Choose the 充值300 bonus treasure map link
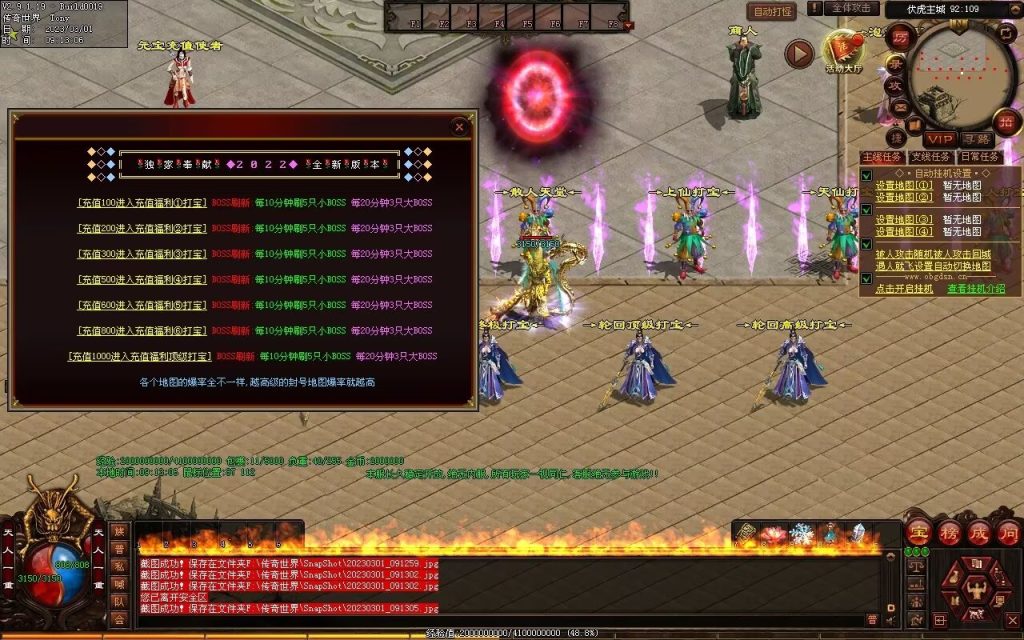Viewport: 1024px width, 640px height. pos(143,254)
